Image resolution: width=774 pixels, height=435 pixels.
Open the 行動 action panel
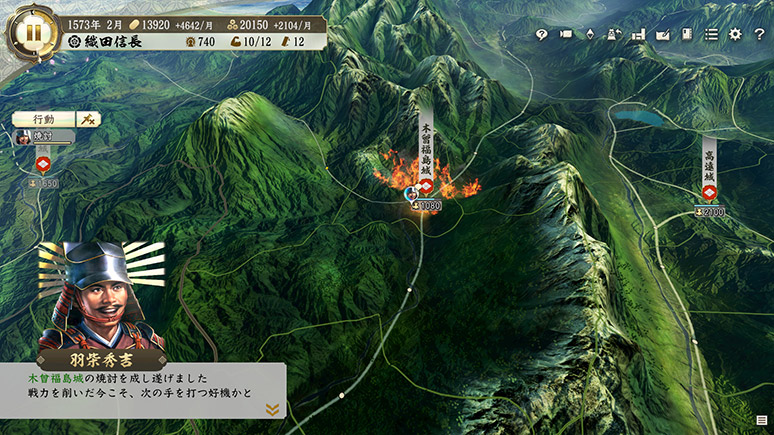coord(43,119)
